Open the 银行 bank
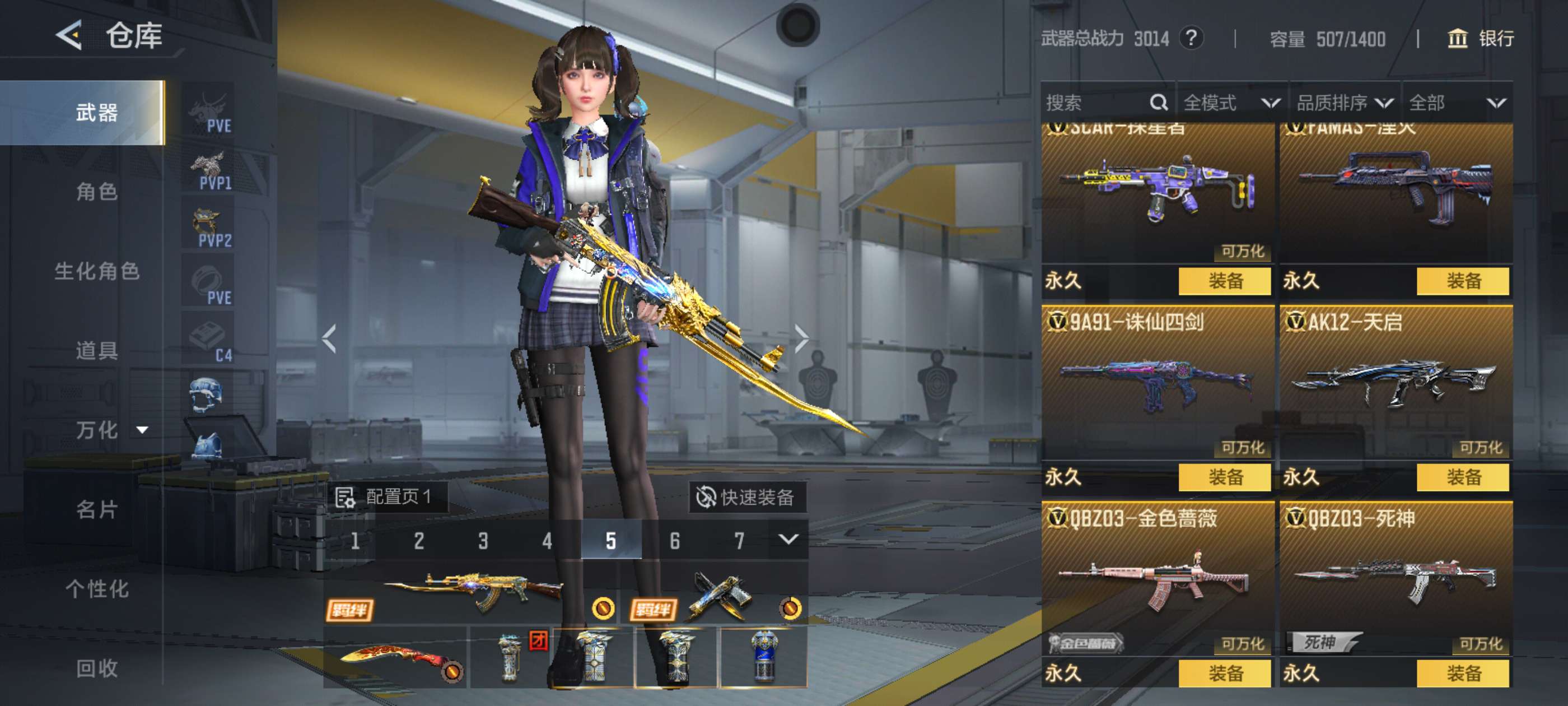 coord(1480,39)
